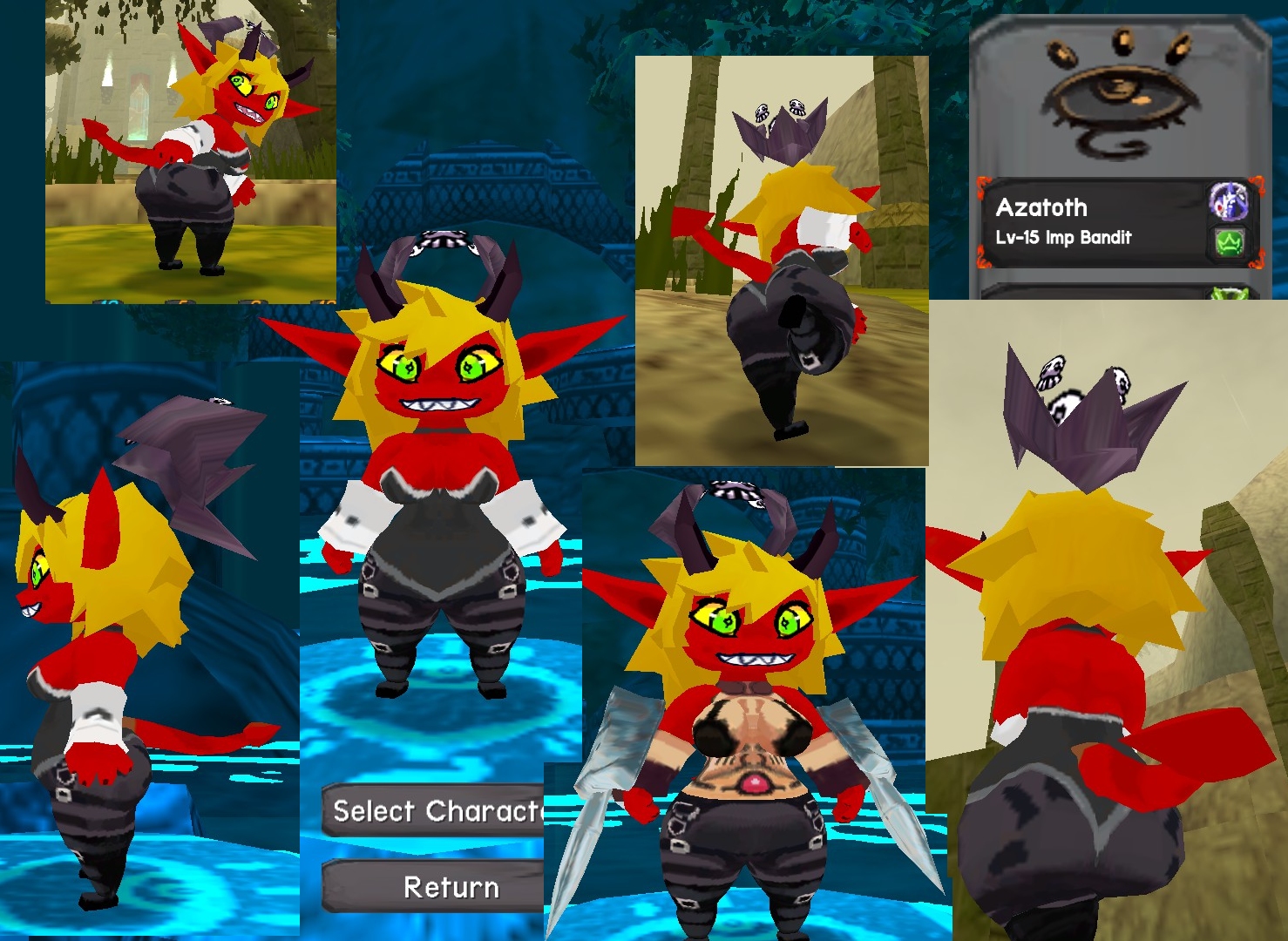This screenshot has width=1288, height=941.
Task: Click the purple class emblem beside Azatoth
Action: pyautogui.click(x=1228, y=202)
